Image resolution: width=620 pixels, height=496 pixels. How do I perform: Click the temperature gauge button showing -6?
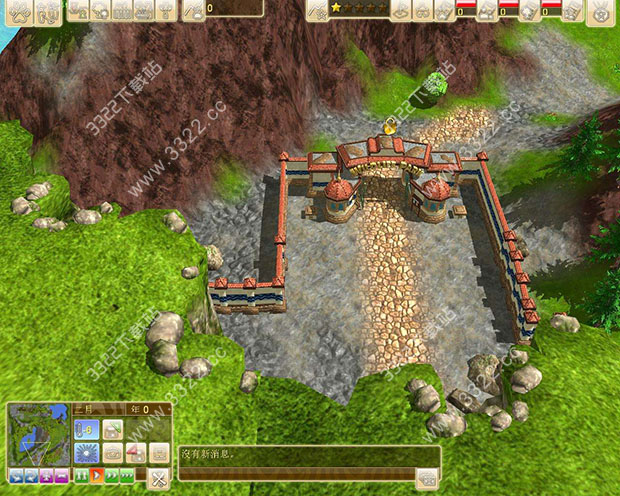pyautogui.click(x=85, y=430)
